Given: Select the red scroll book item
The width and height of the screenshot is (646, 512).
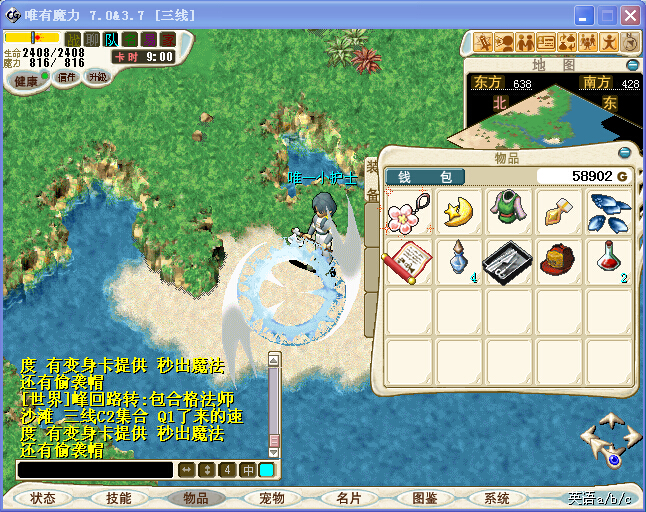Looking at the screenshot, I should click(409, 262).
